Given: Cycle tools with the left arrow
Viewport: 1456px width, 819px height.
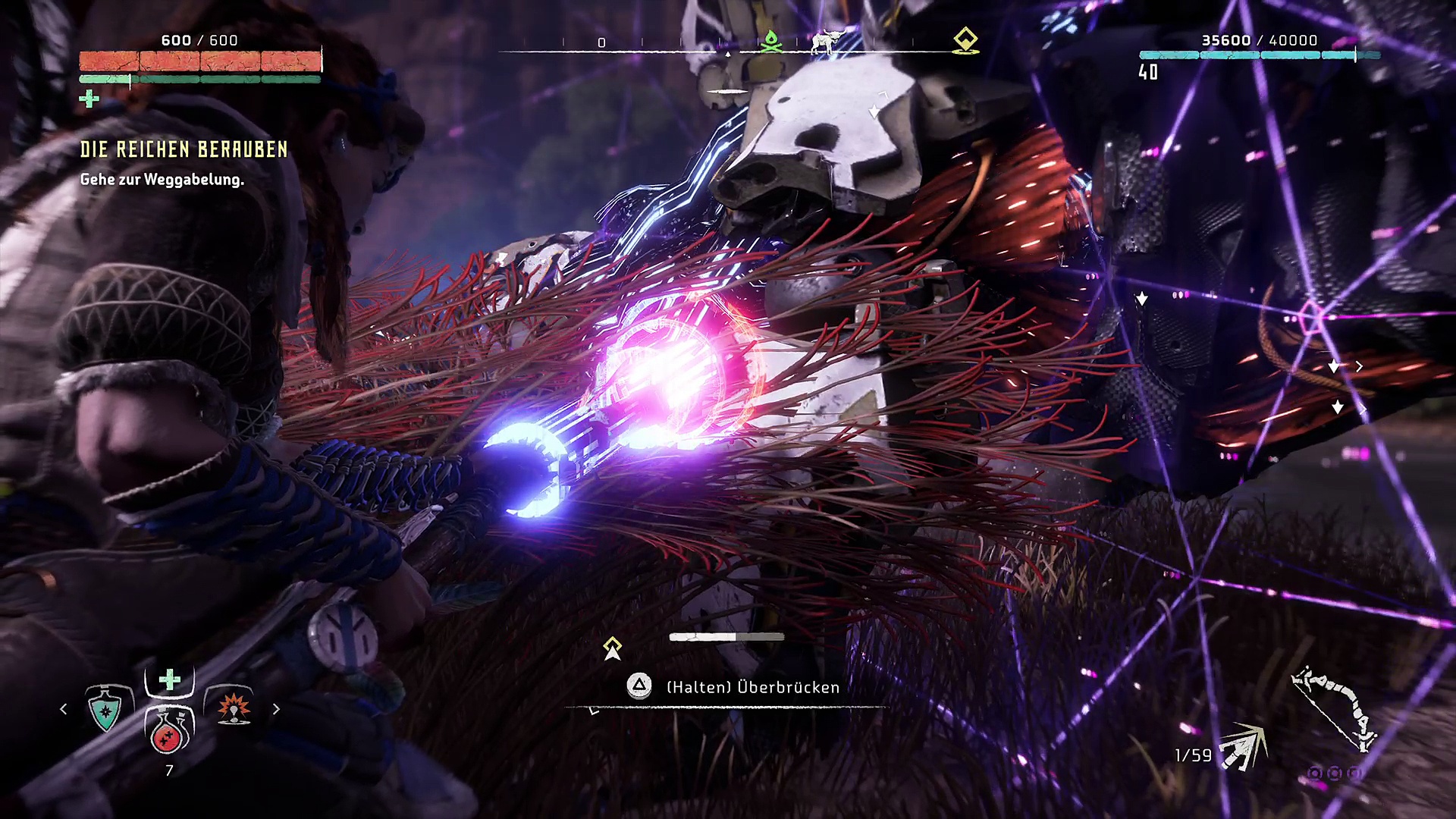Looking at the screenshot, I should pos(64,709).
